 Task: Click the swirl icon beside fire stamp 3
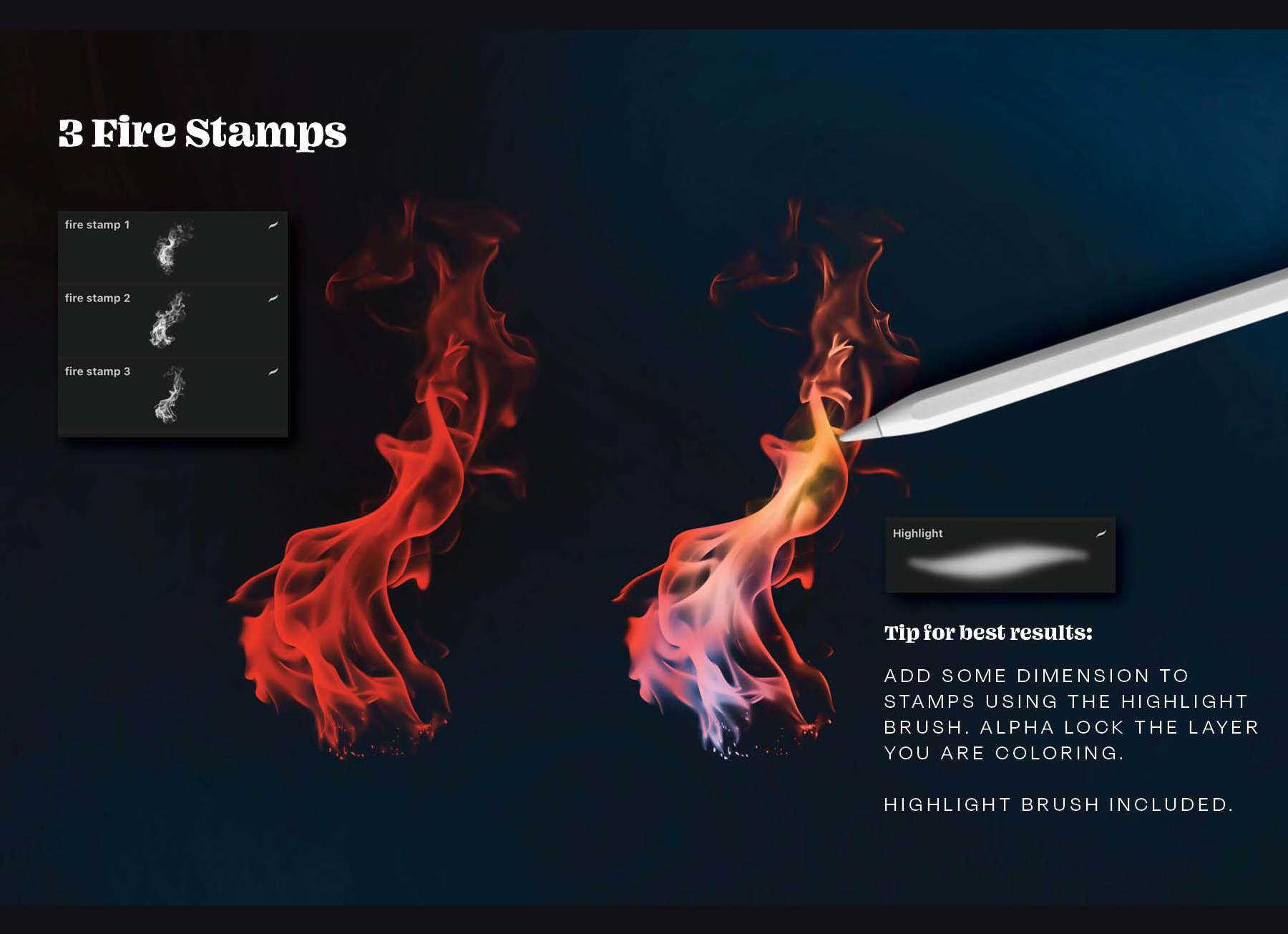pos(274,367)
